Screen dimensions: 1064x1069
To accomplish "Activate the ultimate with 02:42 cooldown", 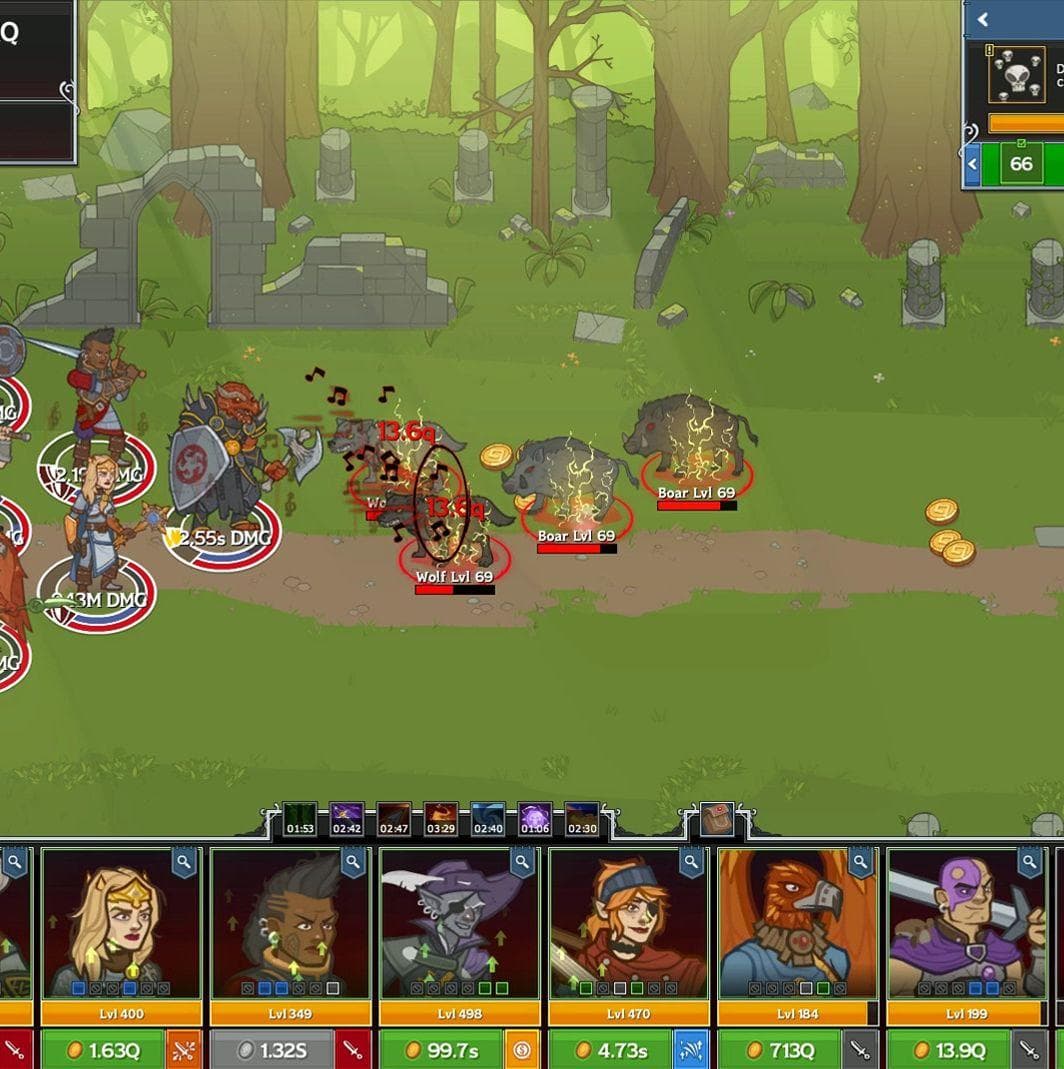I will 347,820.
